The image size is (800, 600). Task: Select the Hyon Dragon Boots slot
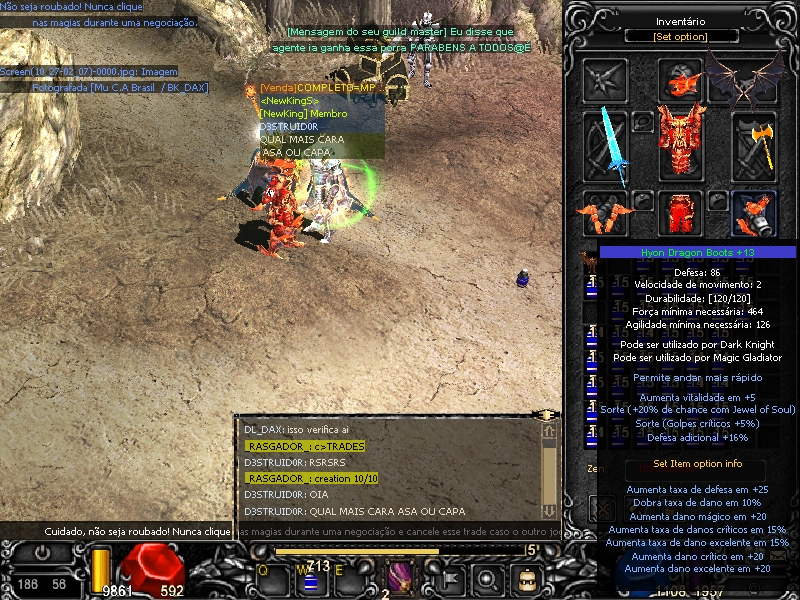tap(755, 213)
